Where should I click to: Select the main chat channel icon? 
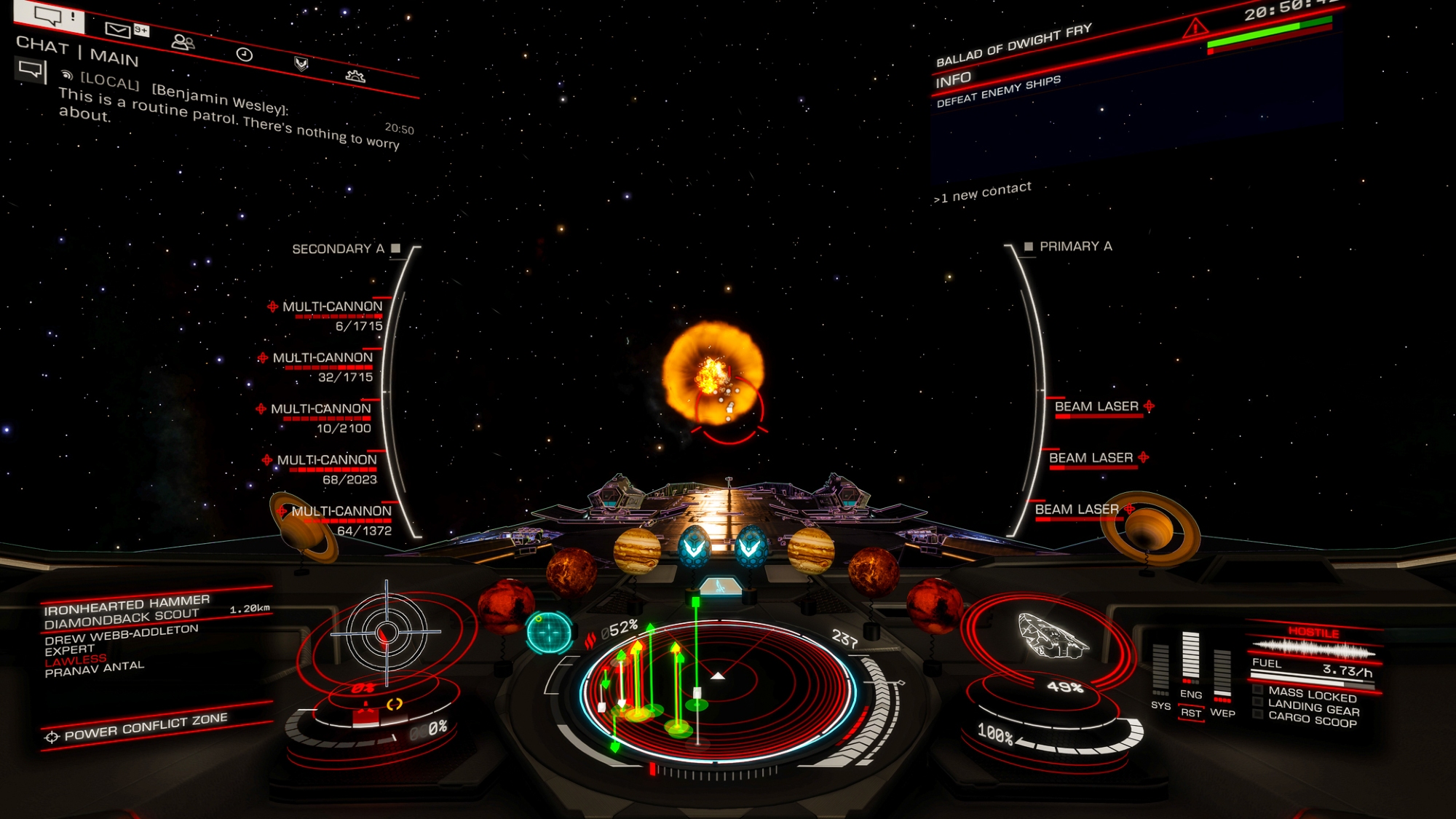tap(31, 70)
